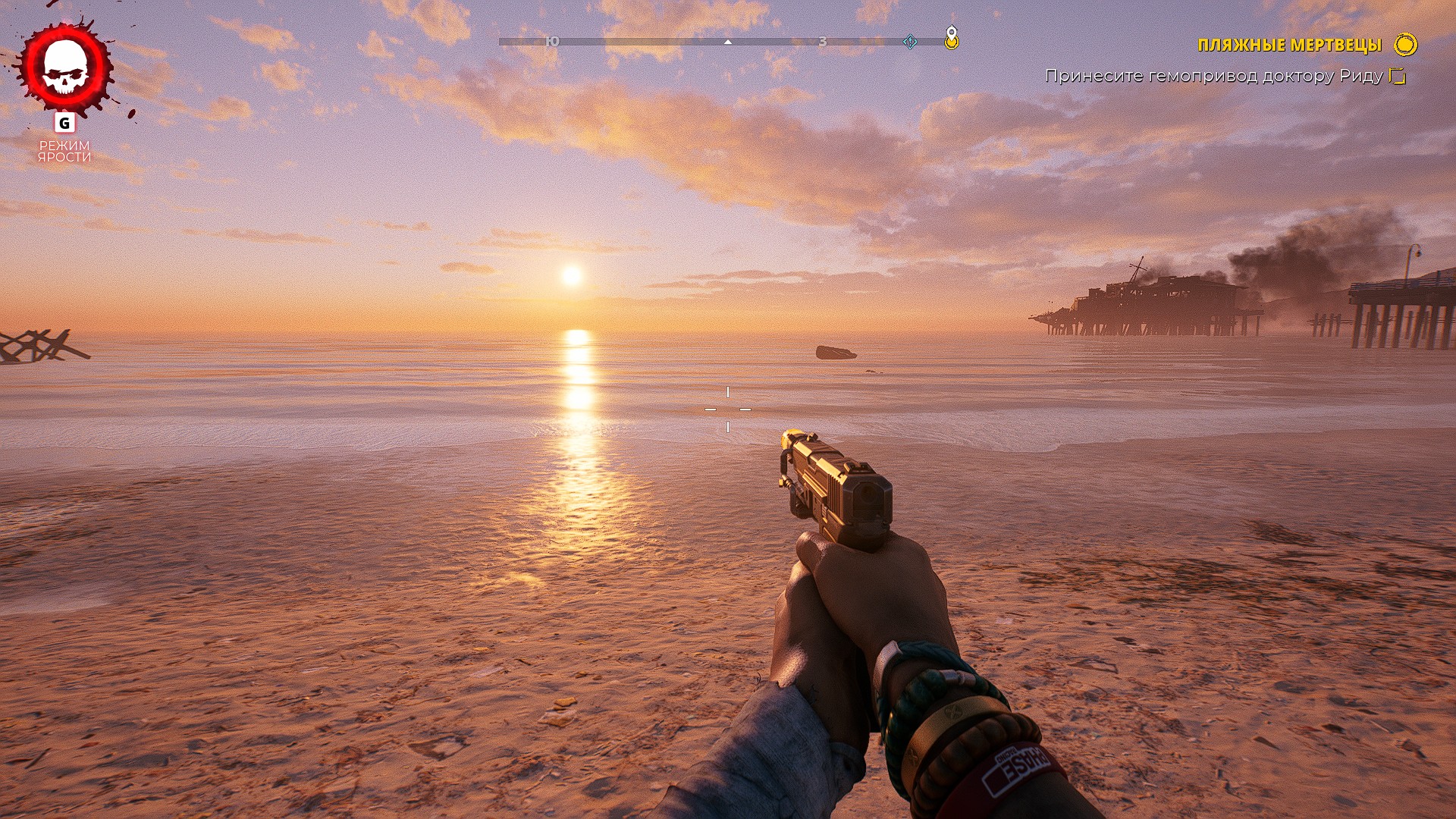Select the yellow quest marker on the compass
The height and width of the screenshot is (819, 1456).
[x=951, y=38]
